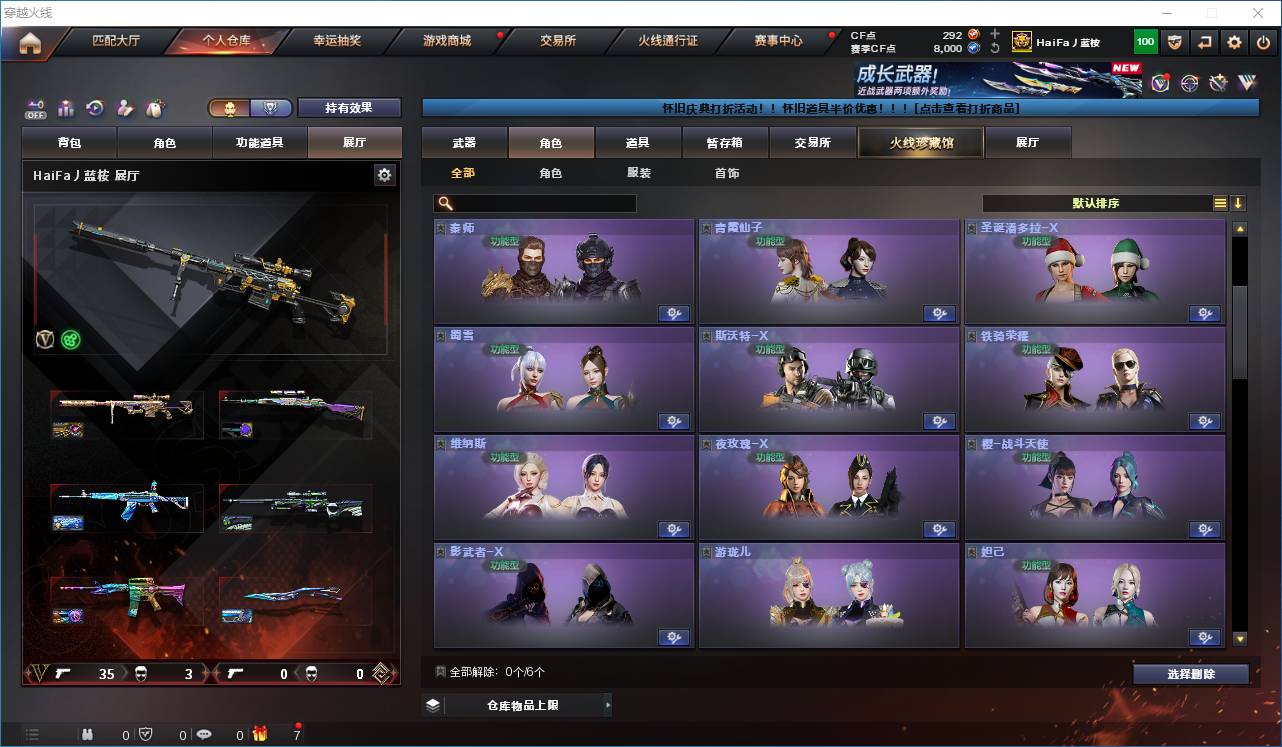Click the 选择删除 button at bottom right
1282x747 pixels.
pos(1191,673)
